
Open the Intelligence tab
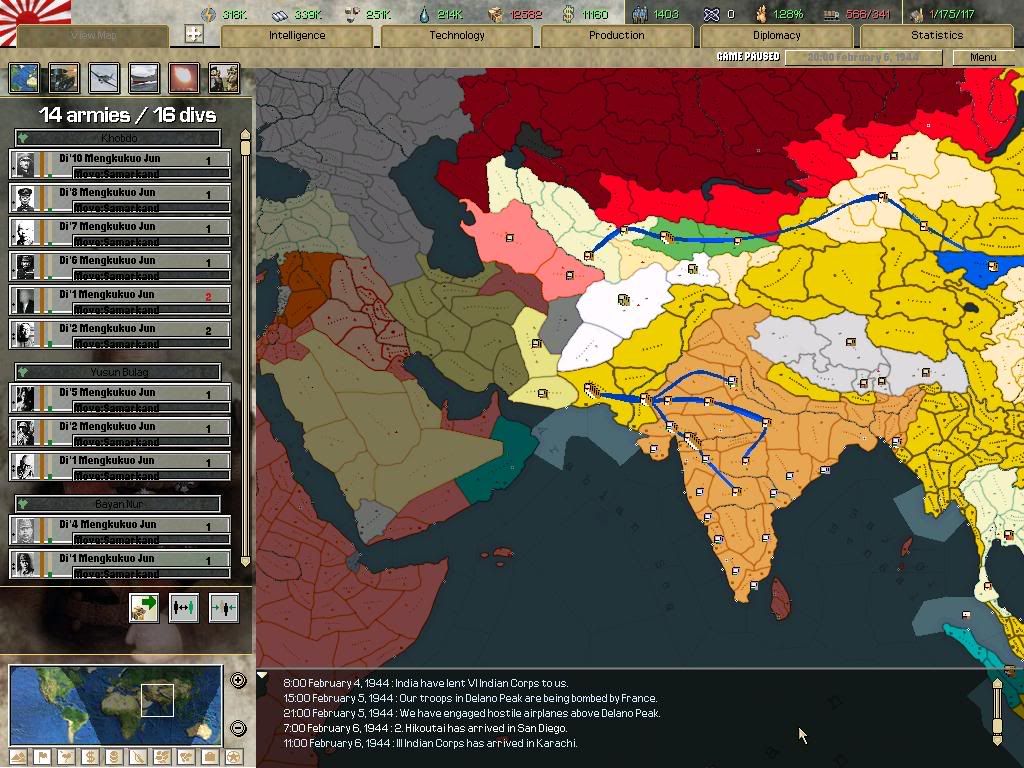297,35
